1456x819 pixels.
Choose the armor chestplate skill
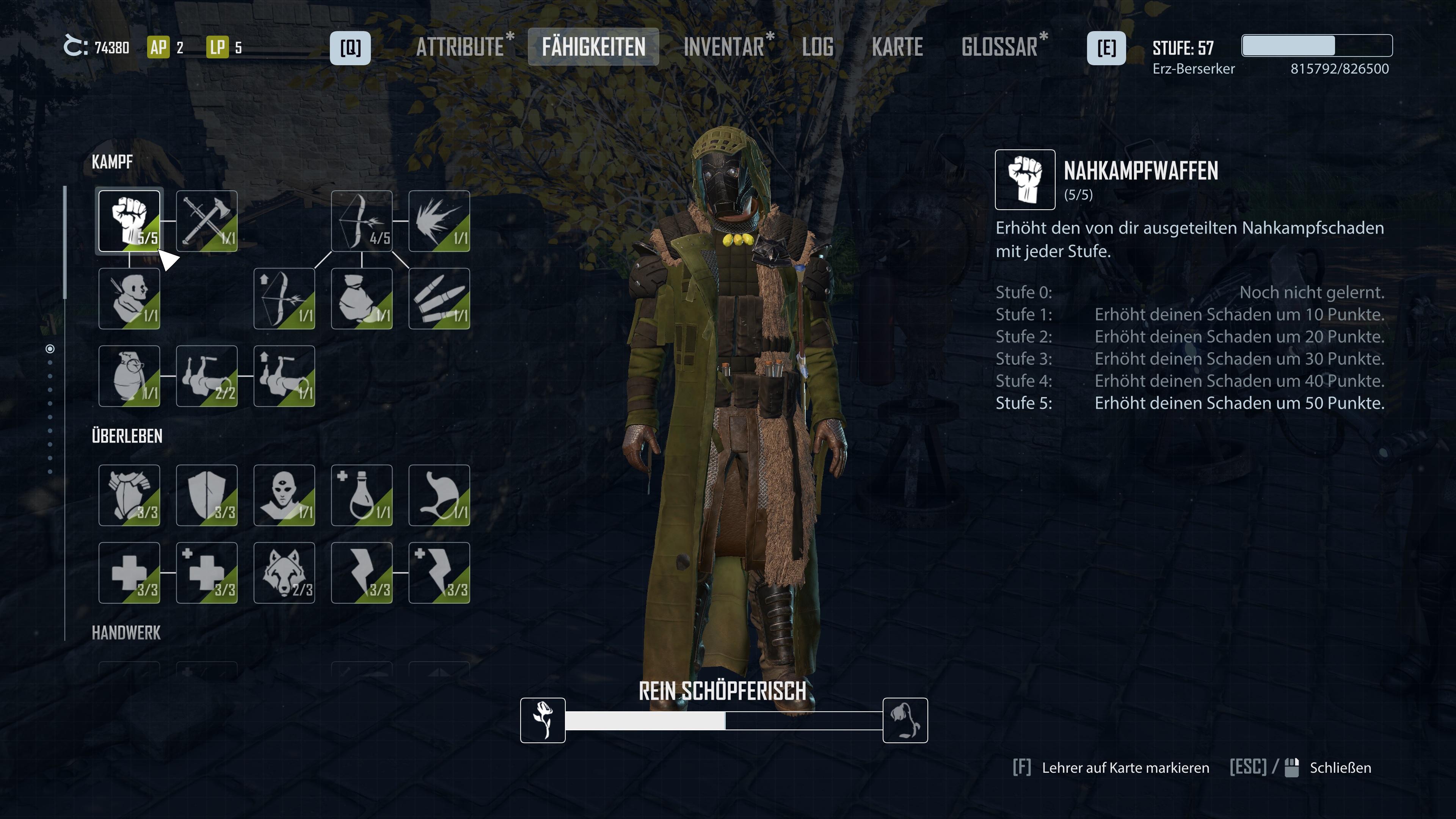click(x=129, y=495)
